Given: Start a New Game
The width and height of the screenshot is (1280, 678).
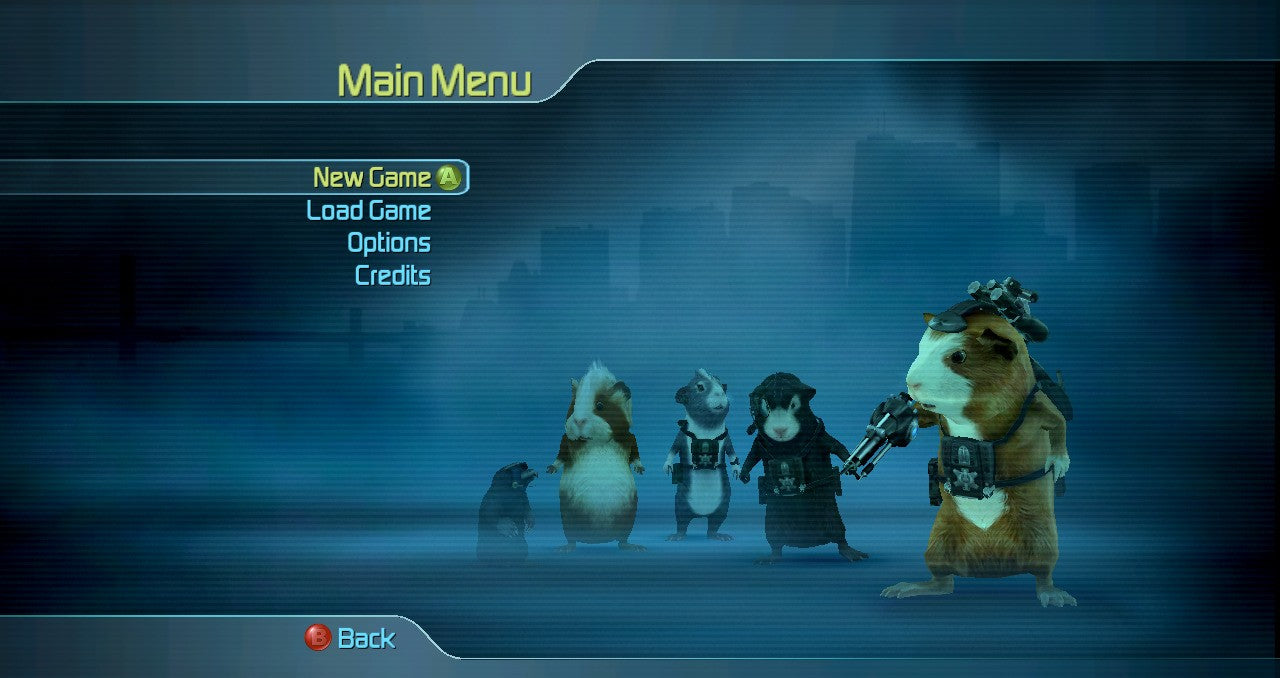Looking at the screenshot, I should (x=373, y=178).
